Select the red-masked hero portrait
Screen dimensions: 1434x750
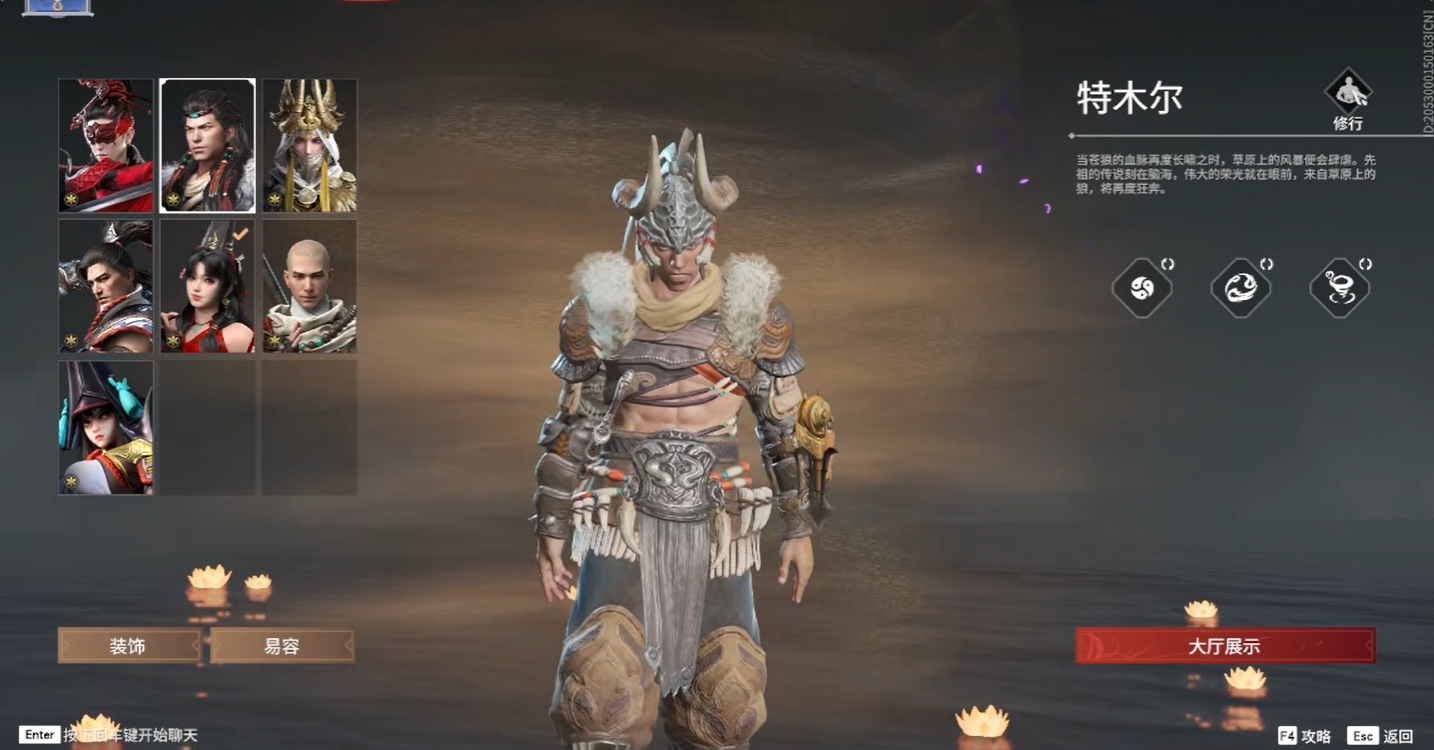(106, 146)
